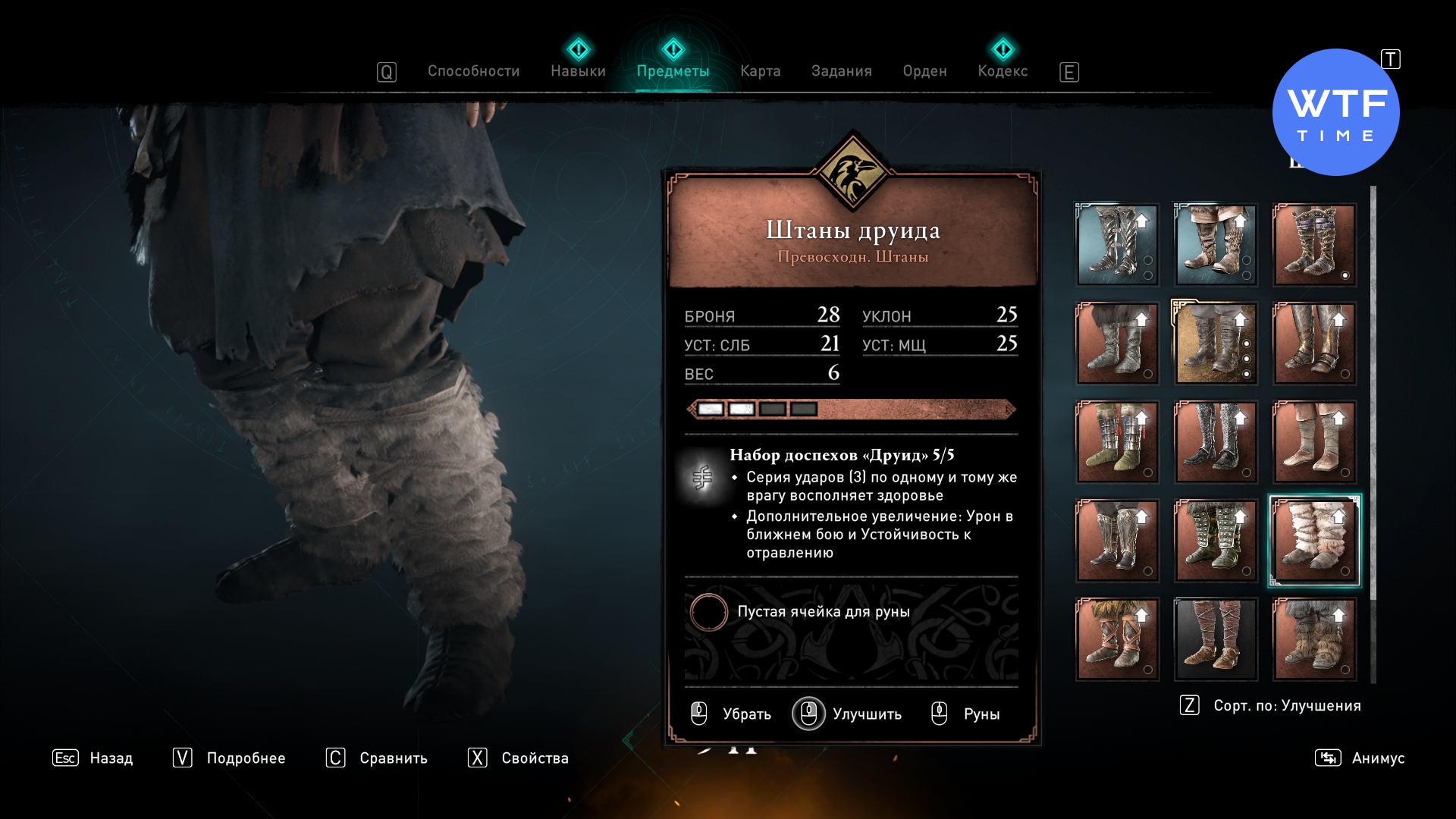Switch to the Способности tab

[x=473, y=71]
